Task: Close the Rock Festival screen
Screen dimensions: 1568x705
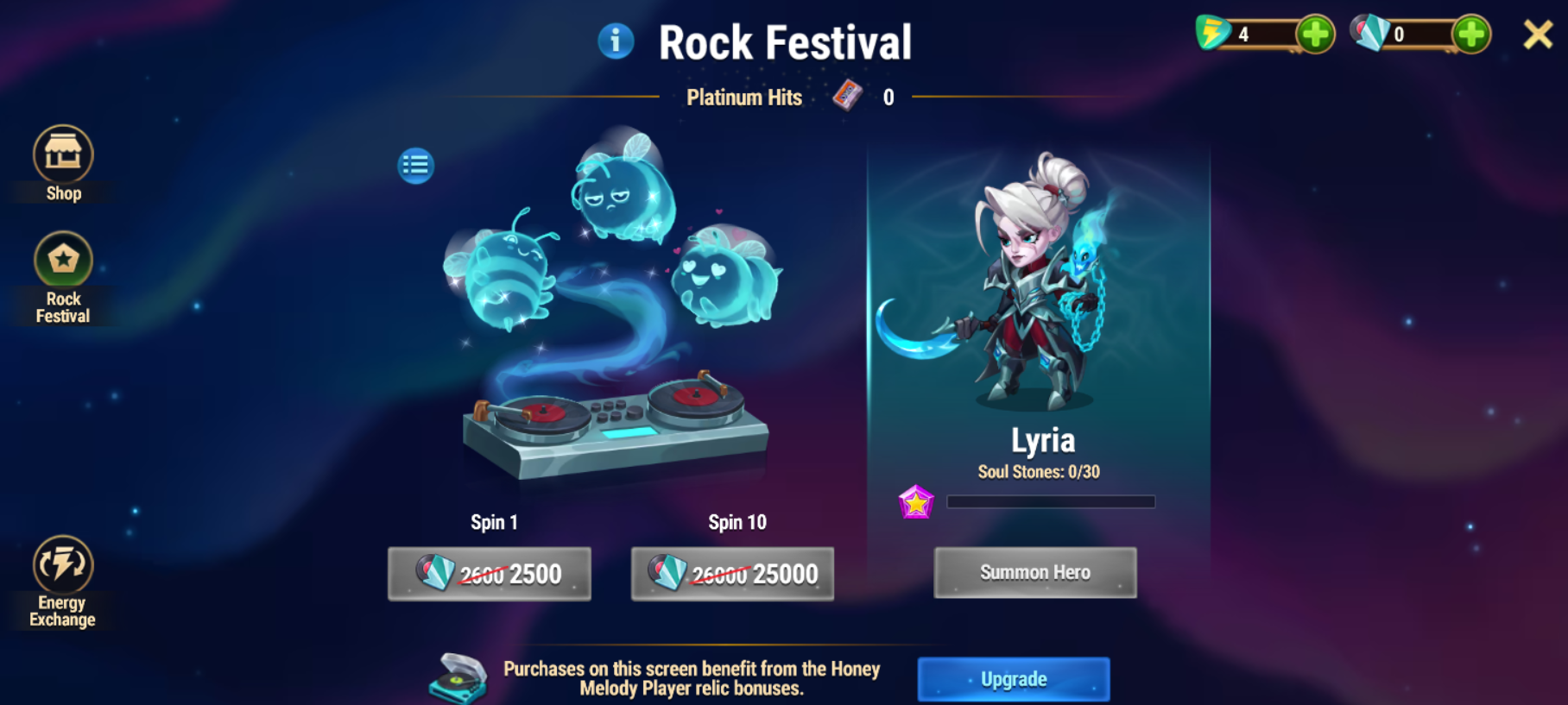Action: [1538, 35]
